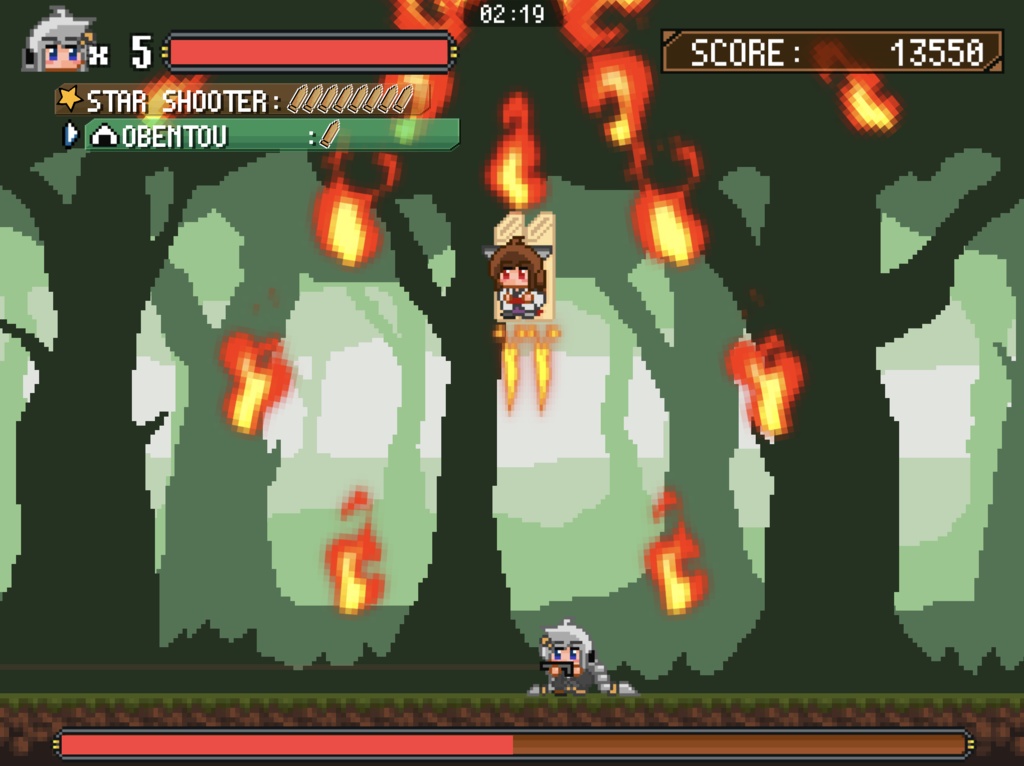Click the silver-haired character portrait icon

[58, 43]
